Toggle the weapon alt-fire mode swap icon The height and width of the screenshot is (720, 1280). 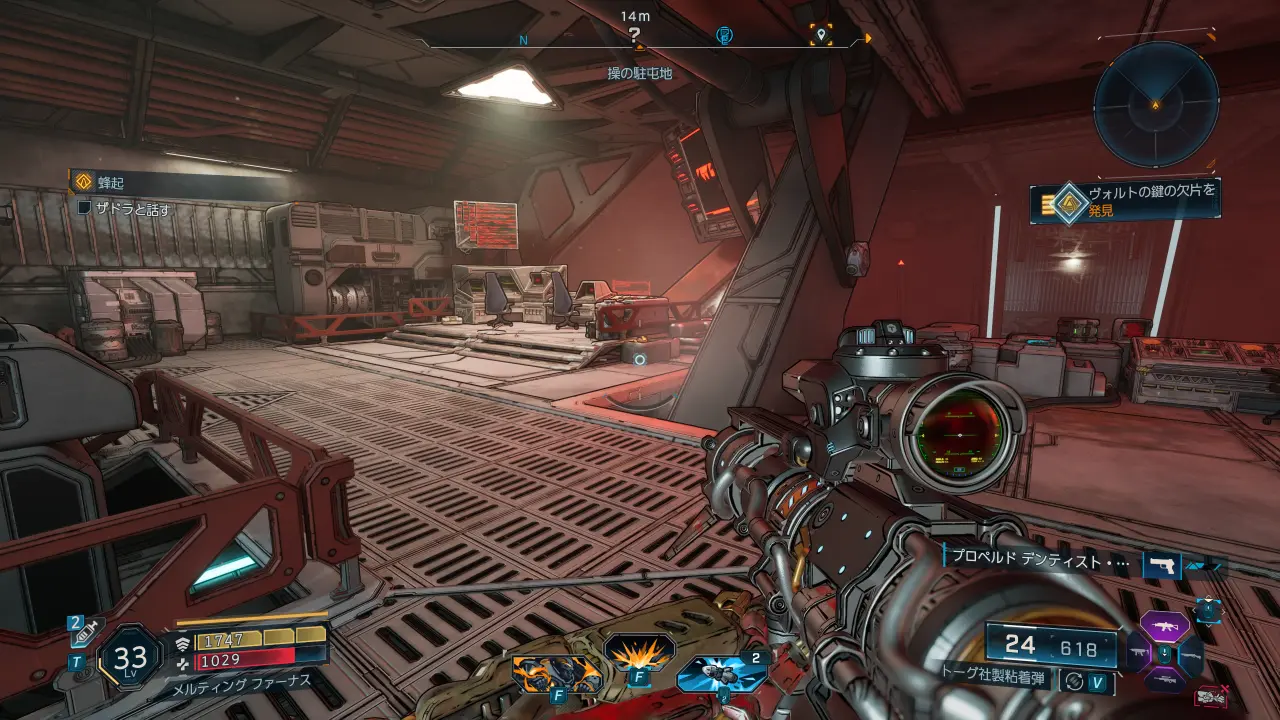coord(1074,680)
